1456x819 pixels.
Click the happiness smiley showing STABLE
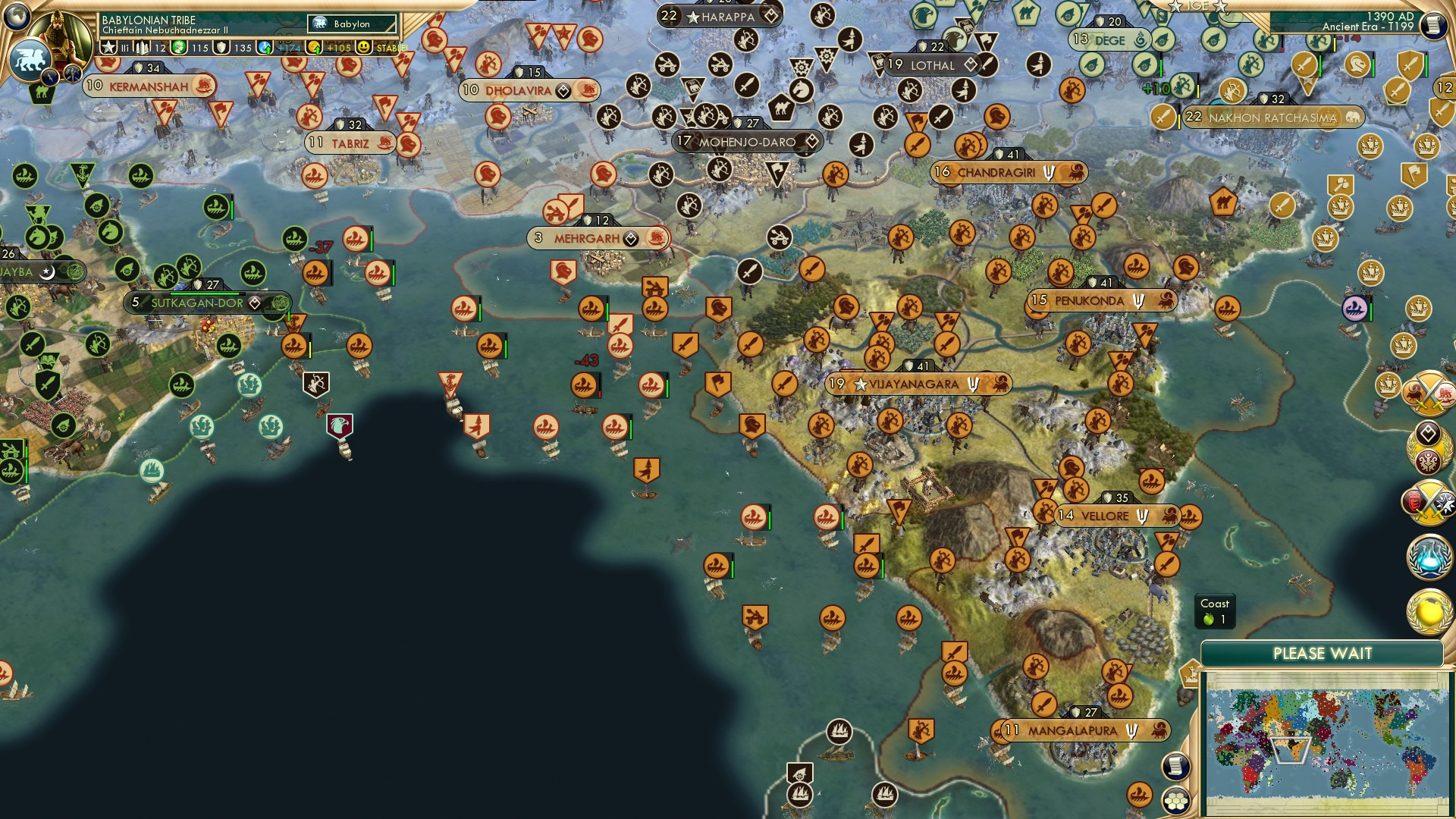pos(363,48)
